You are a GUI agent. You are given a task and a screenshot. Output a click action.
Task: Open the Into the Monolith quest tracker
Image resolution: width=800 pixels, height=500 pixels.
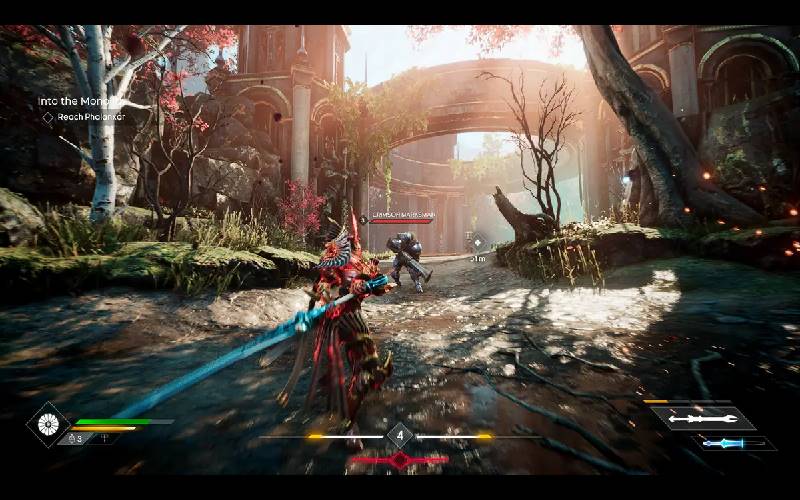click(x=80, y=101)
